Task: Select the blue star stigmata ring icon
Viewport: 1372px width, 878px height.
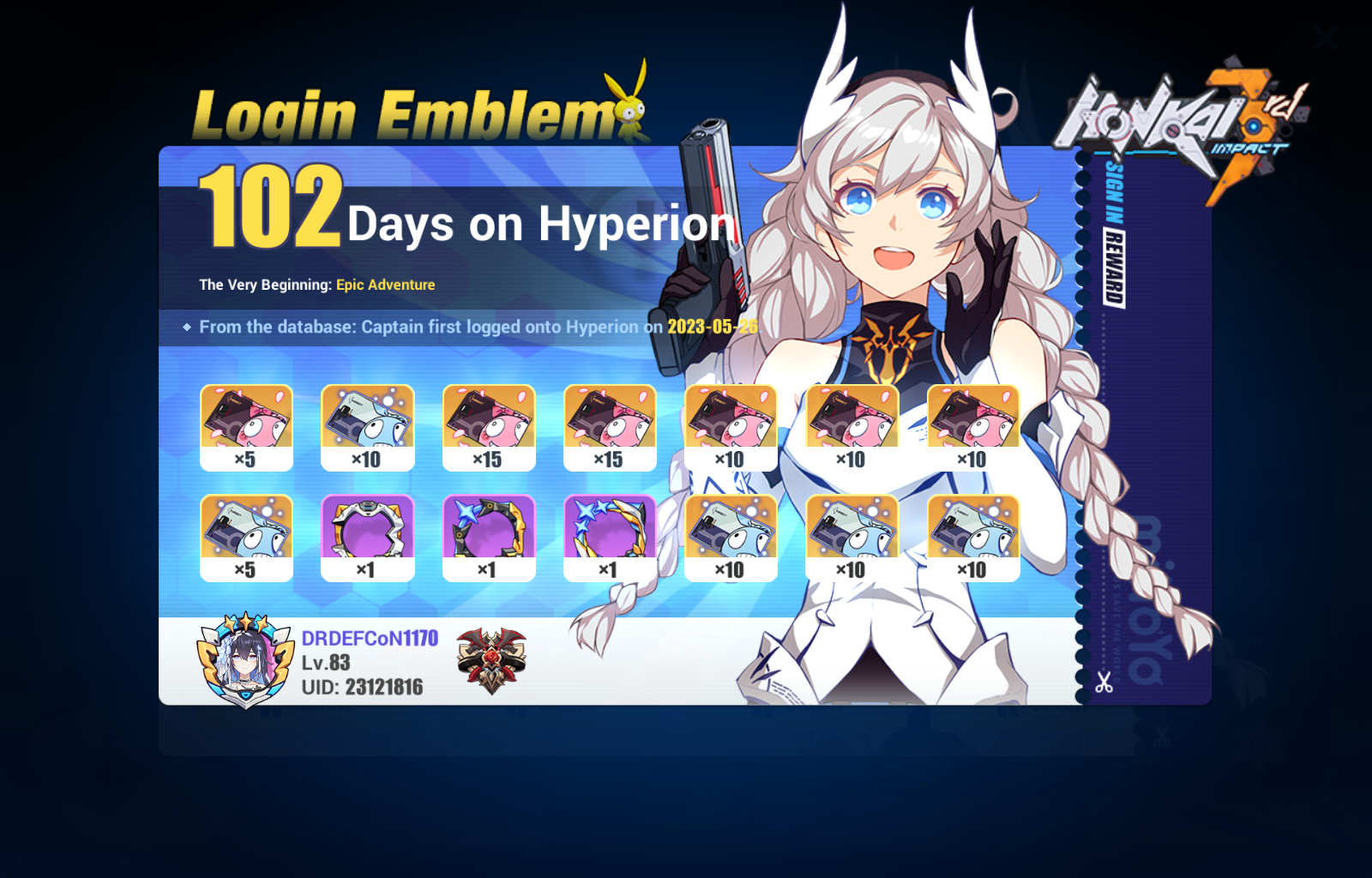Action: pos(489,533)
